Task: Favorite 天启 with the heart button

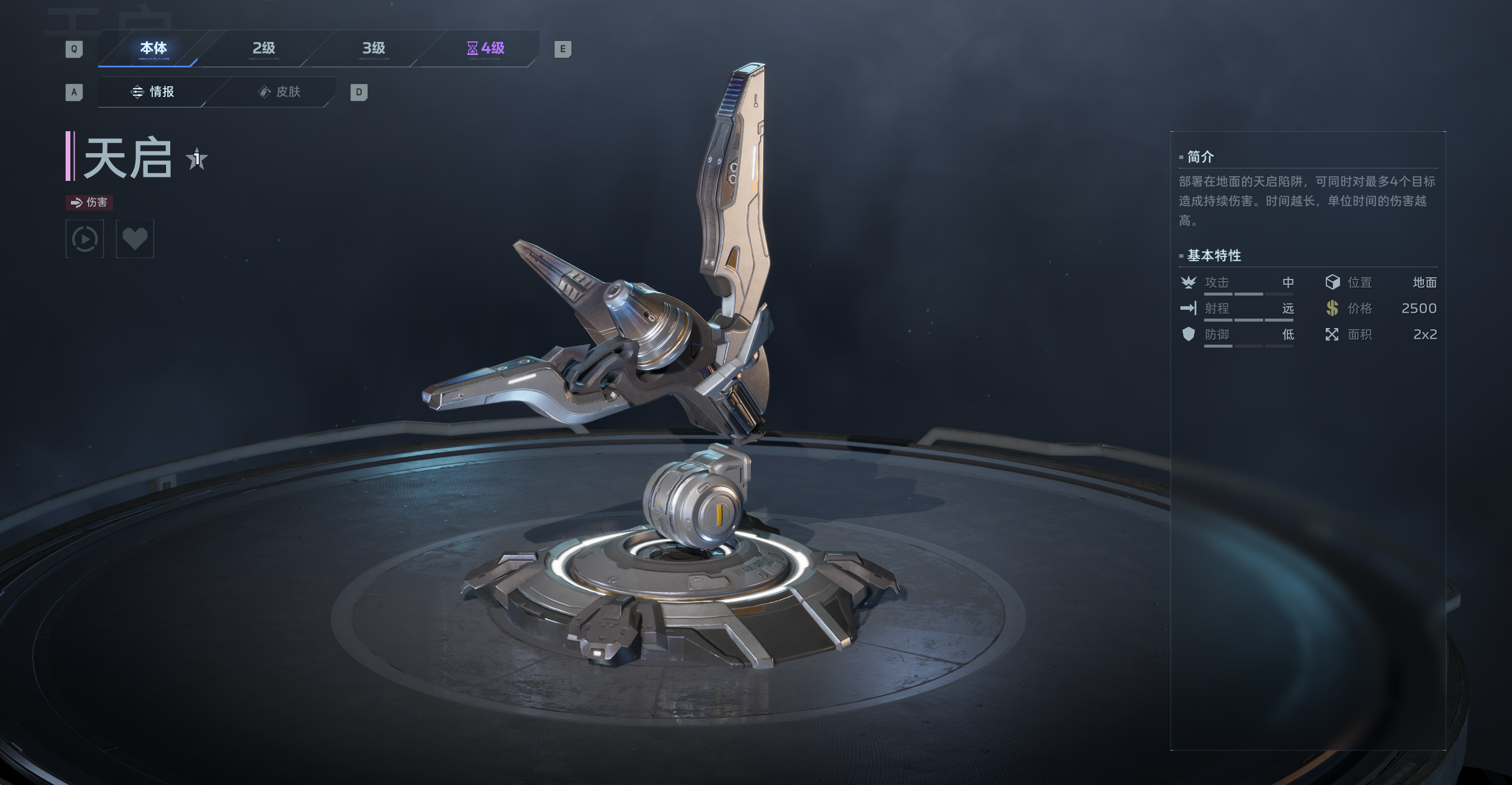Action: [x=135, y=239]
